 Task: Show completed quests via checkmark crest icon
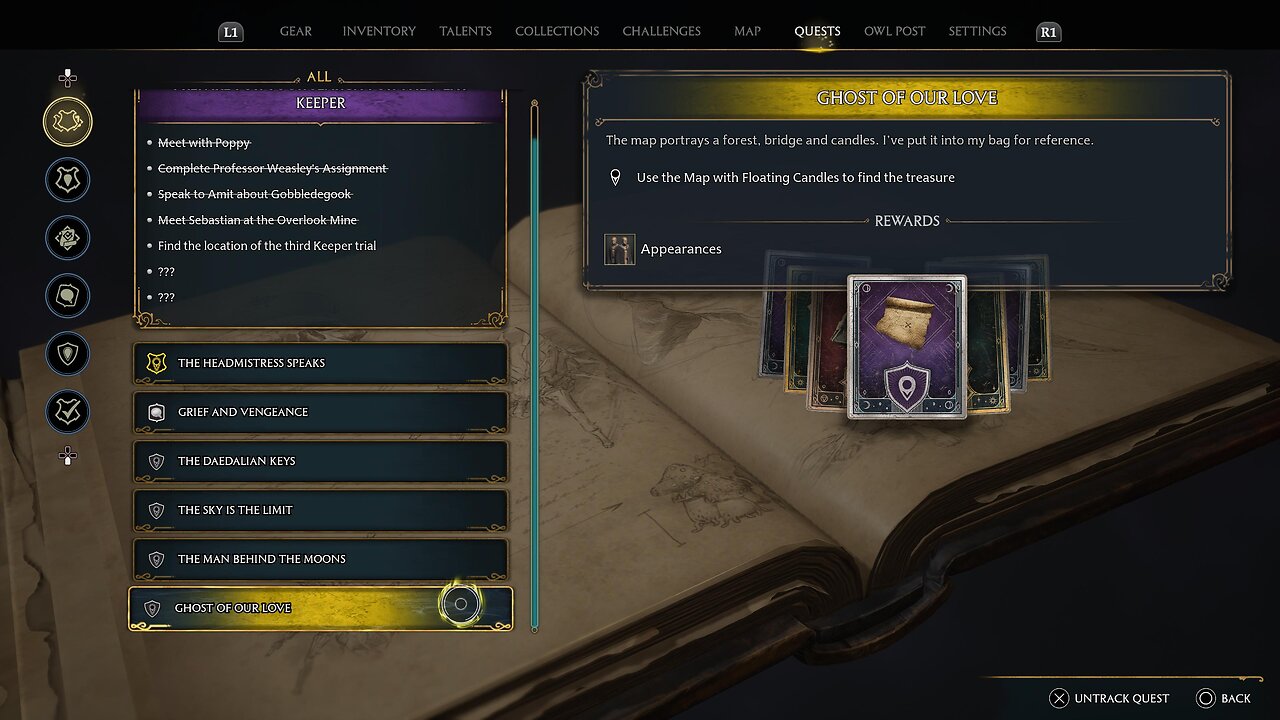[68, 412]
